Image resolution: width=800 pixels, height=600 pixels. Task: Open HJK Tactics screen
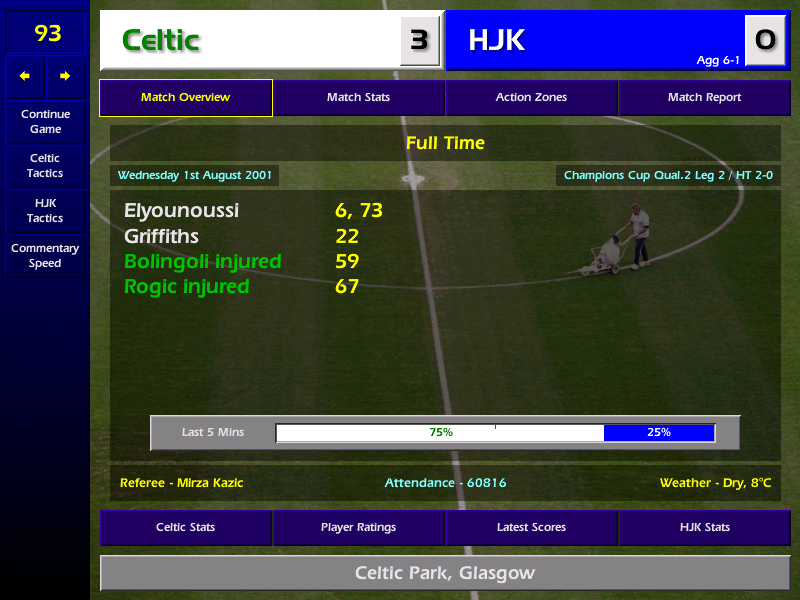[45, 211]
